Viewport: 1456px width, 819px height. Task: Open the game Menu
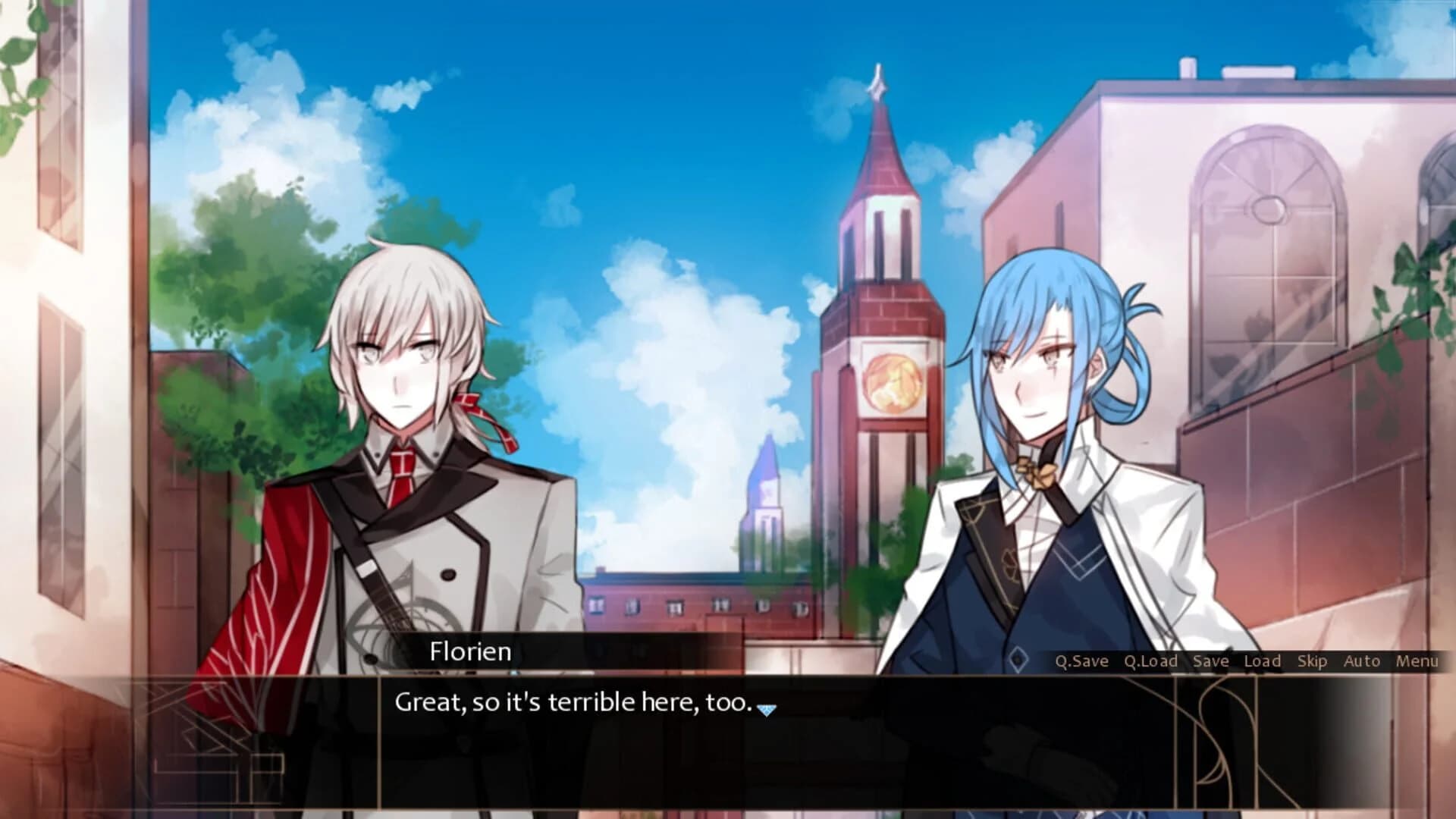[1415, 661]
